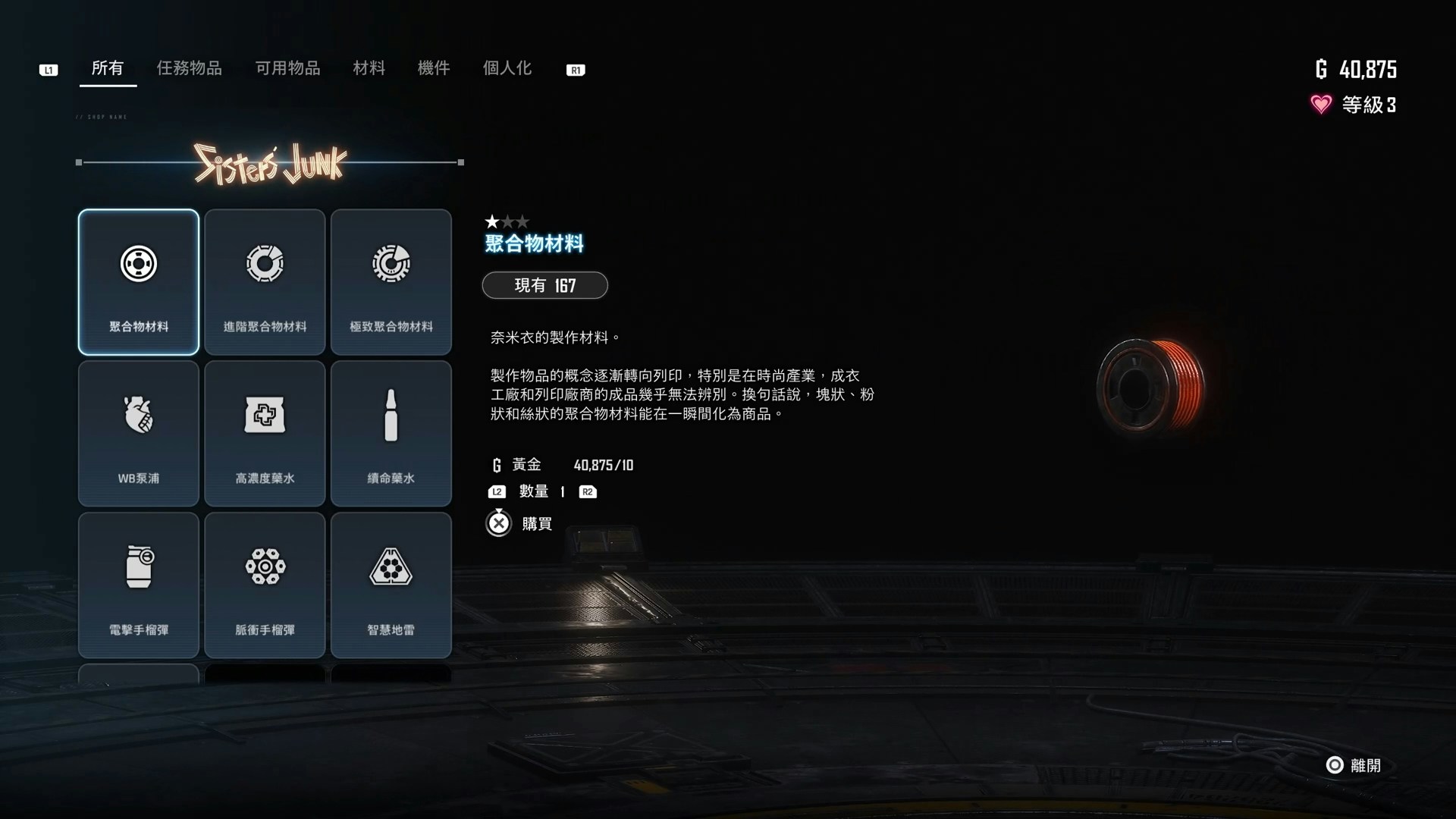Click 購買 to buy the item
Image resolution: width=1456 pixels, height=819 pixels.
click(537, 523)
